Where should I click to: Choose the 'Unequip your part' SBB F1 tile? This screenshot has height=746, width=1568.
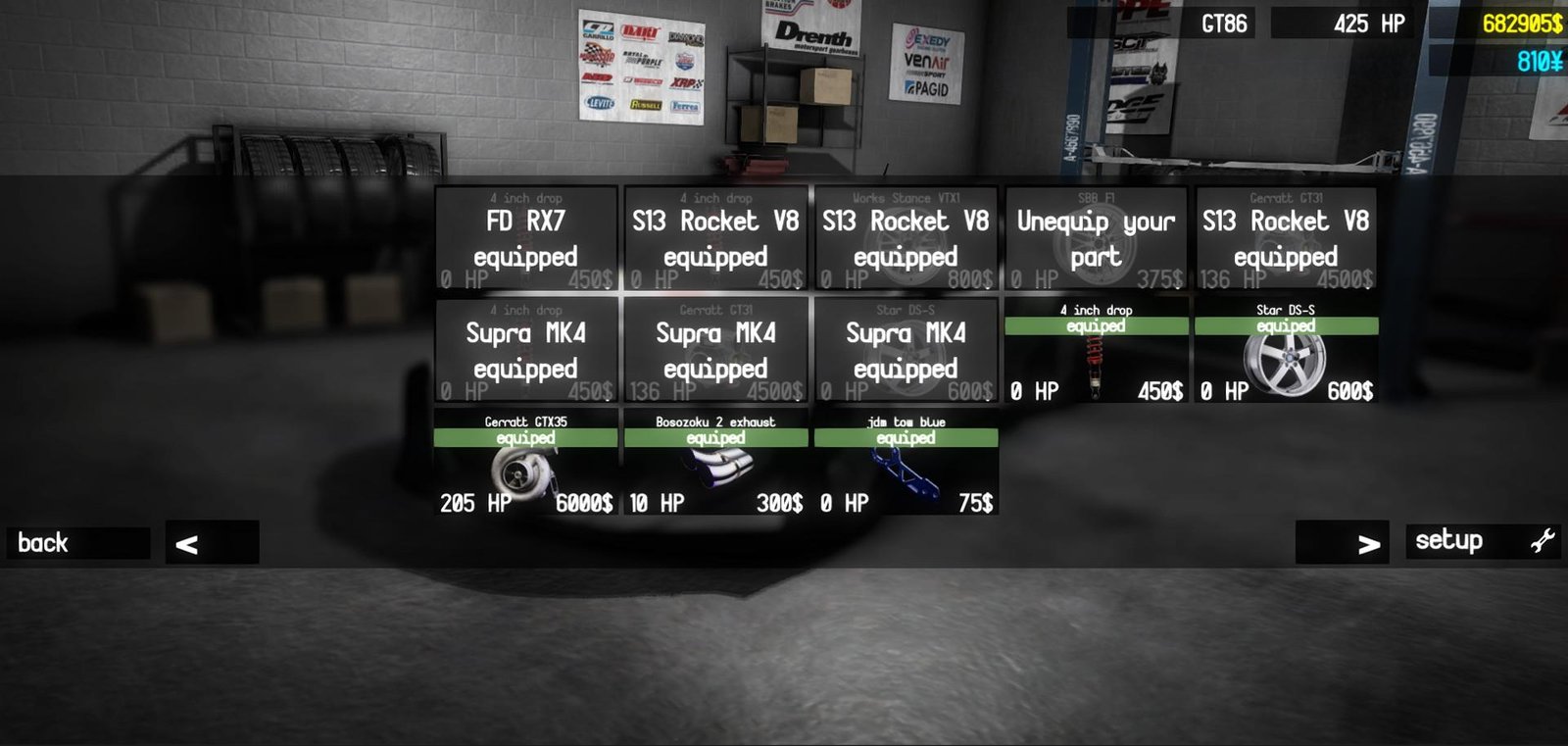(x=1096, y=239)
